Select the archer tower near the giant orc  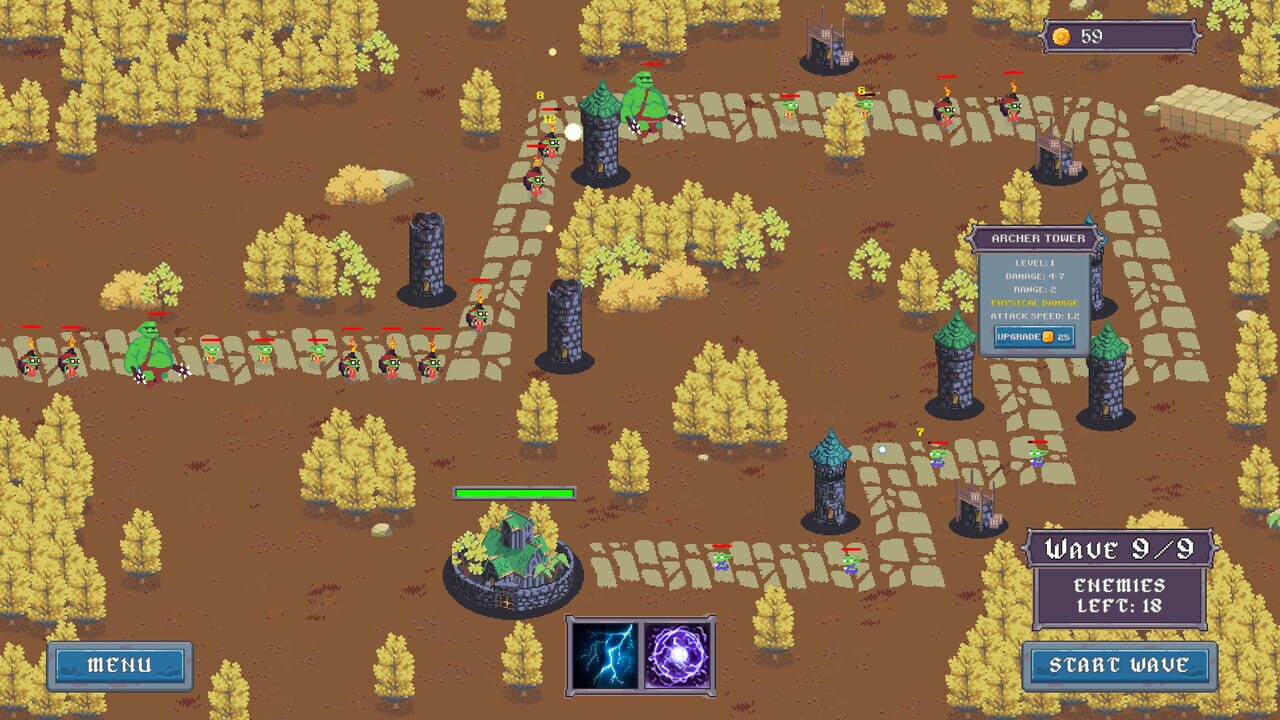tap(600, 145)
